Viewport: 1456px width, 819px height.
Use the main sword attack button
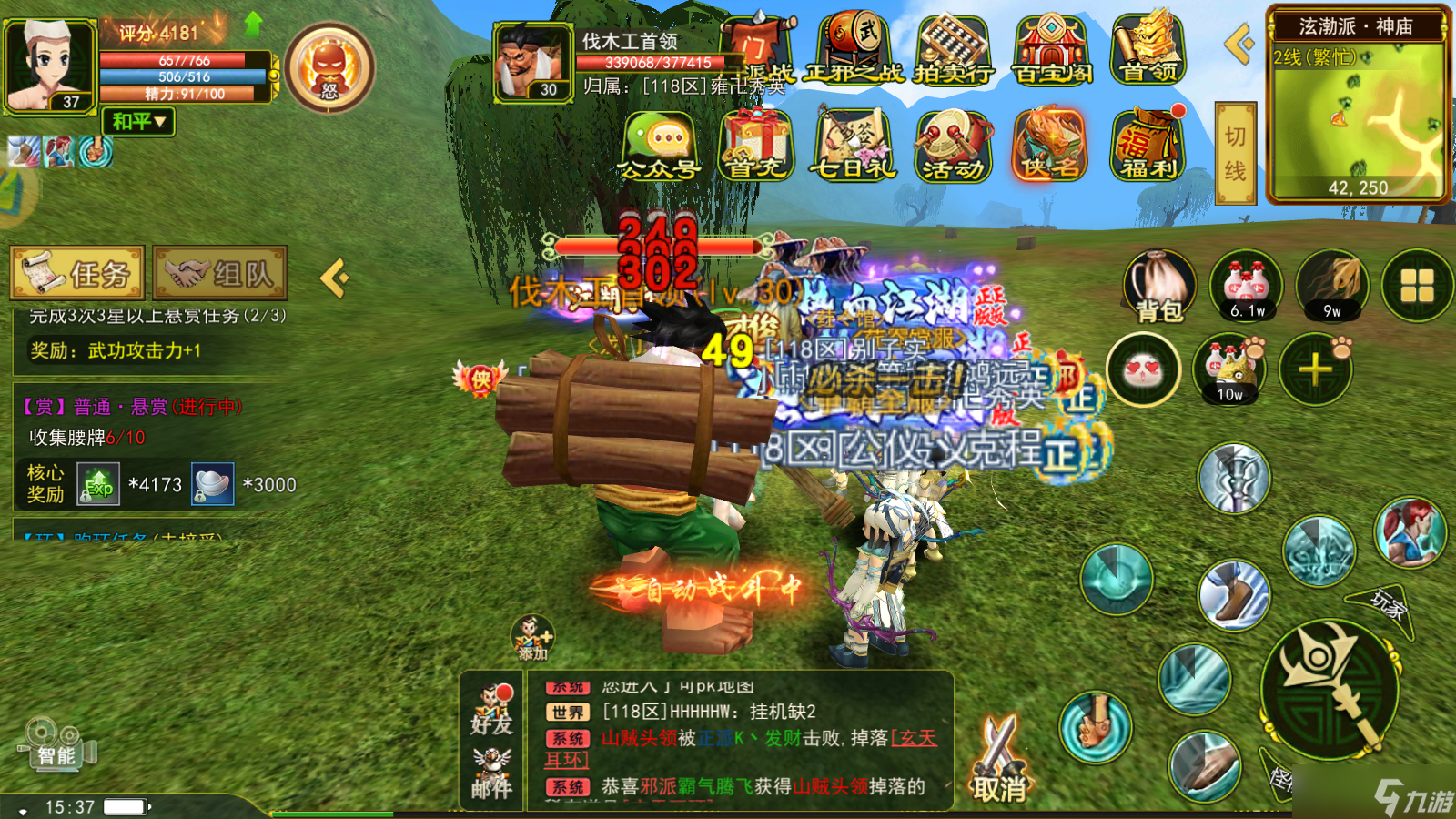[1329, 689]
